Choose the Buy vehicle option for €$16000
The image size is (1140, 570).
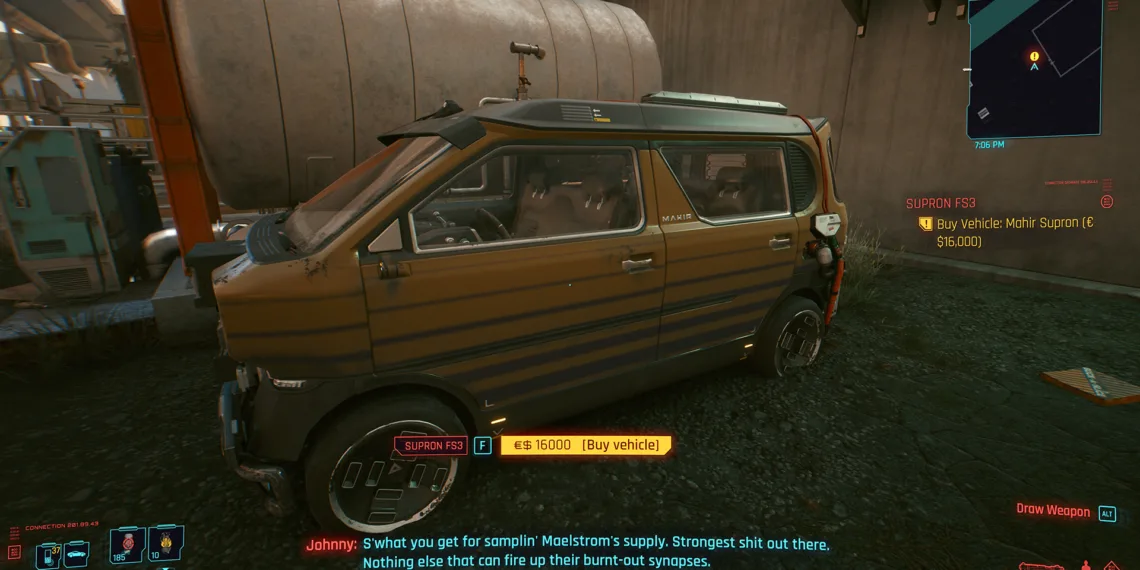click(585, 445)
